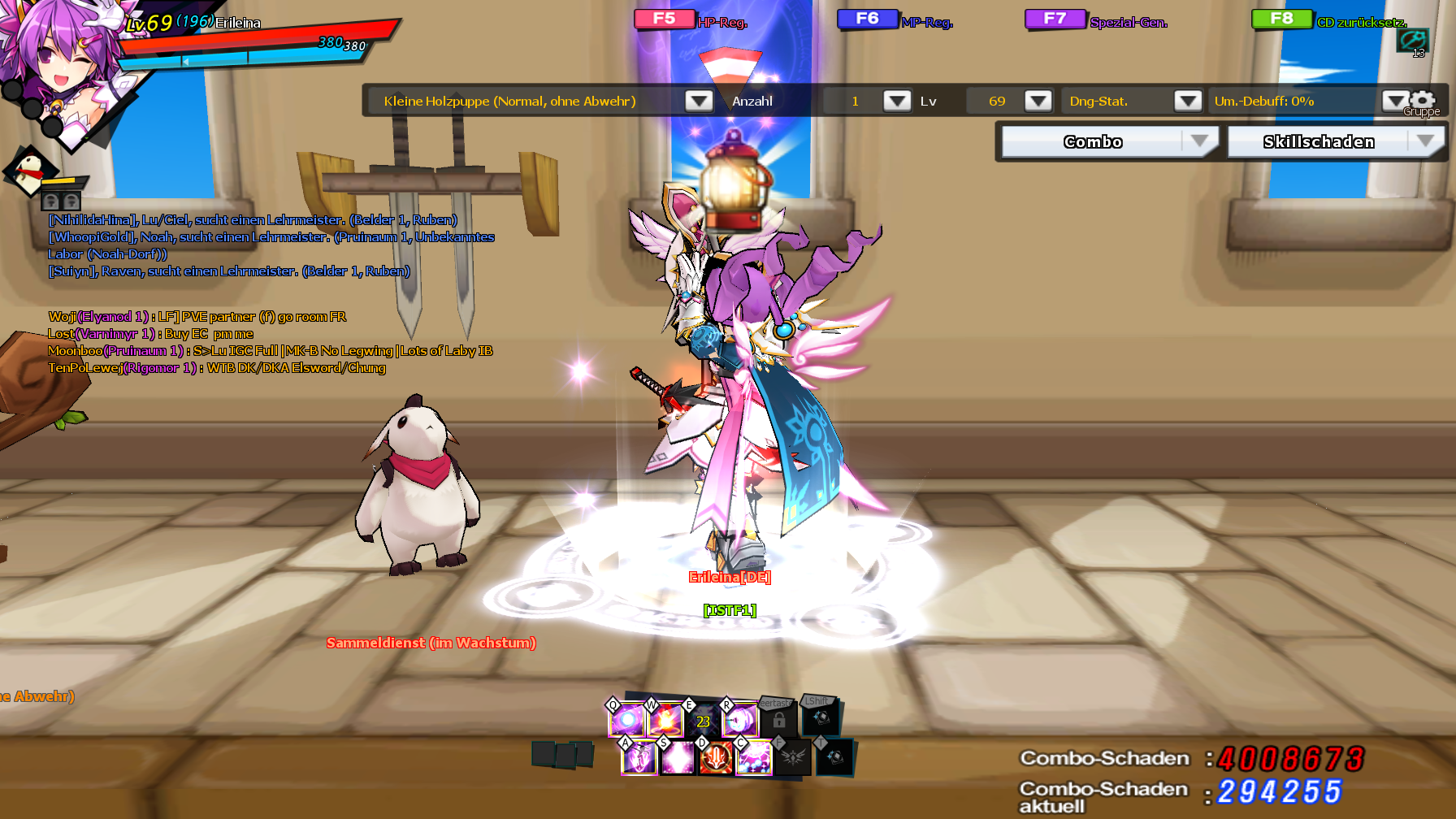Use the fiery explosion skill on W

pyautogui.click(x=665, y=720)
